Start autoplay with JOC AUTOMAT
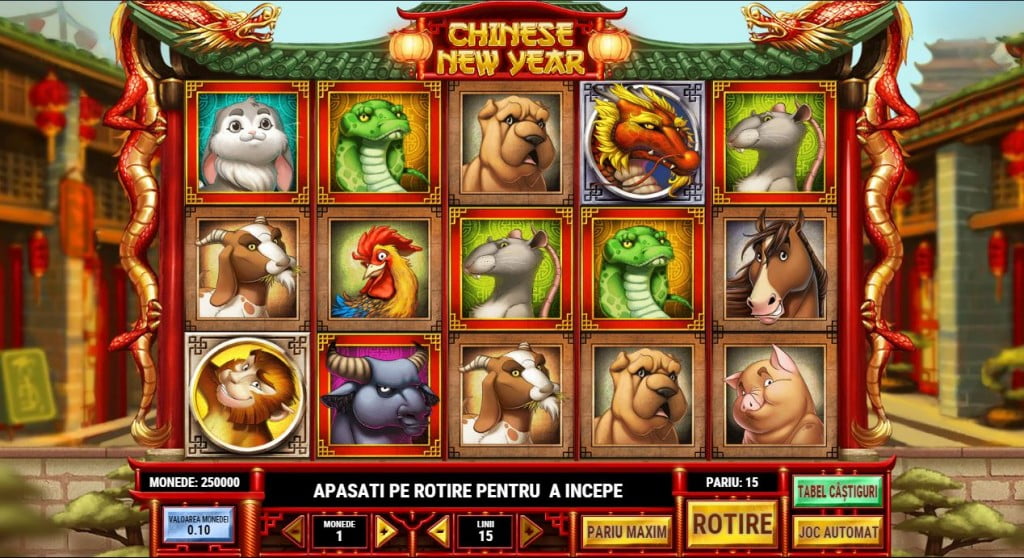Image resolution: width=1024 pixels, height=558 pixels. click(837, 531)
